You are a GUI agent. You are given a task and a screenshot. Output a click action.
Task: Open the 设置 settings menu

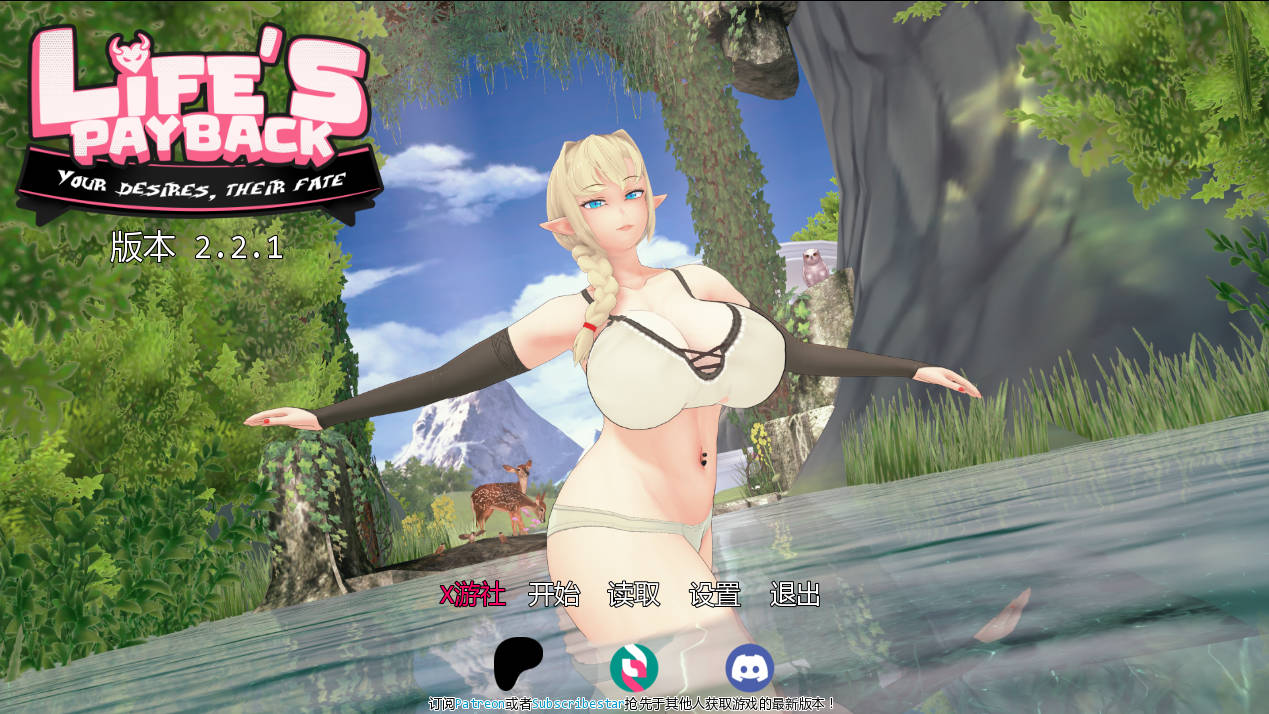coord(715,595)
